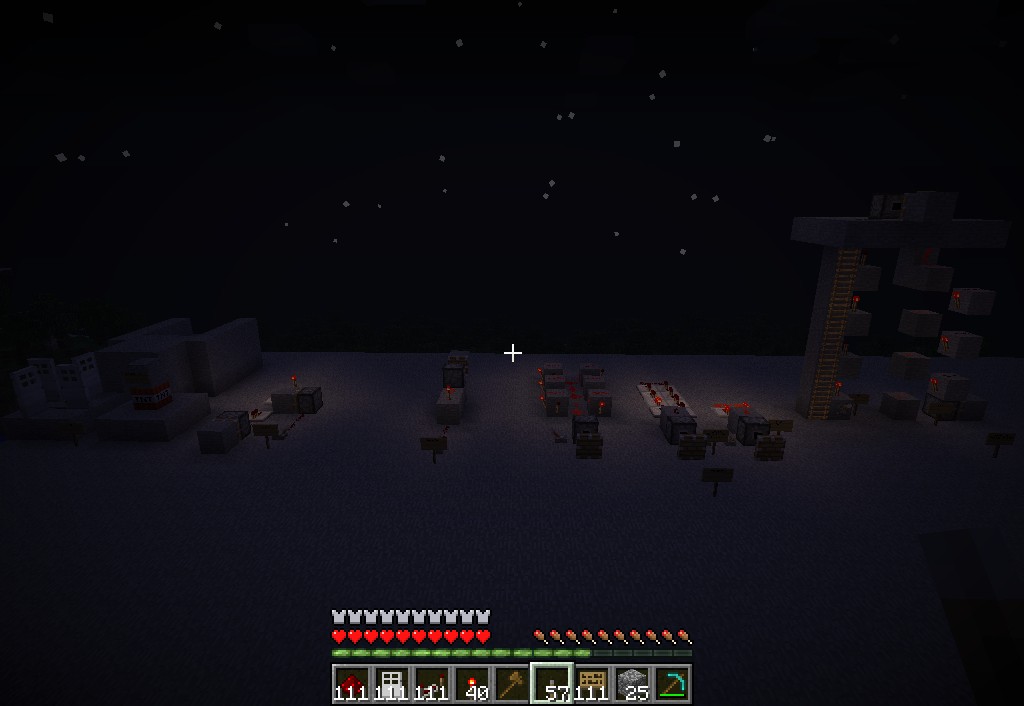This screenshot has height=706, width=1024.
Task: Select the redstone dust hotbar slot
Action: [x=351, y=684]
